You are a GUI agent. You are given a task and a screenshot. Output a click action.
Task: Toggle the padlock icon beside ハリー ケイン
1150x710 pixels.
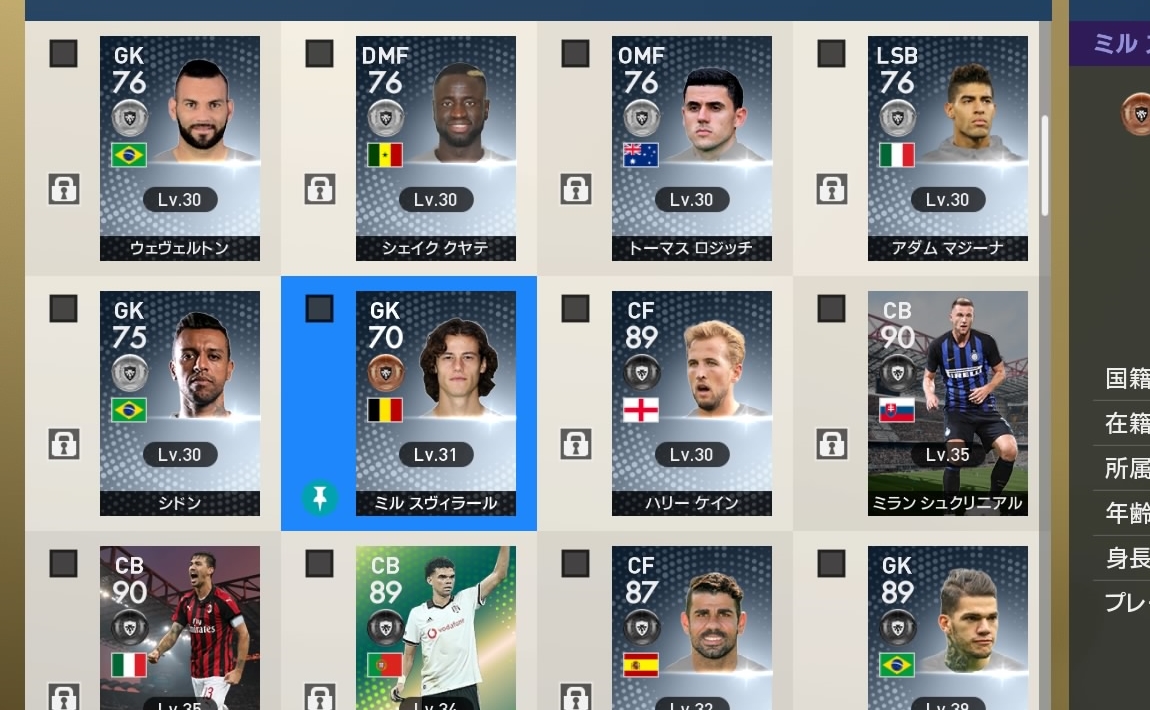point(575,443)
